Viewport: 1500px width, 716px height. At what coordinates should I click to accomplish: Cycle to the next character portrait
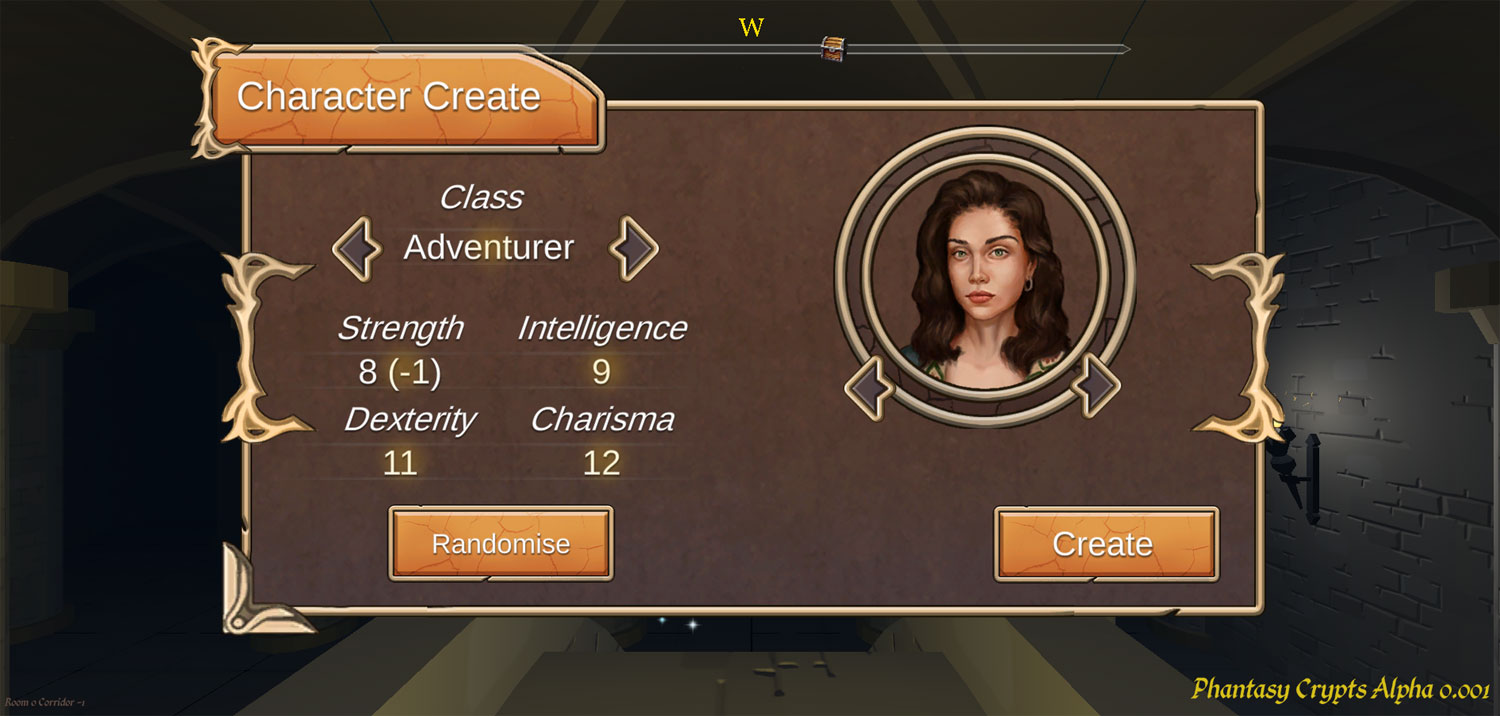pyautogui.click(x=1096, y=382)
